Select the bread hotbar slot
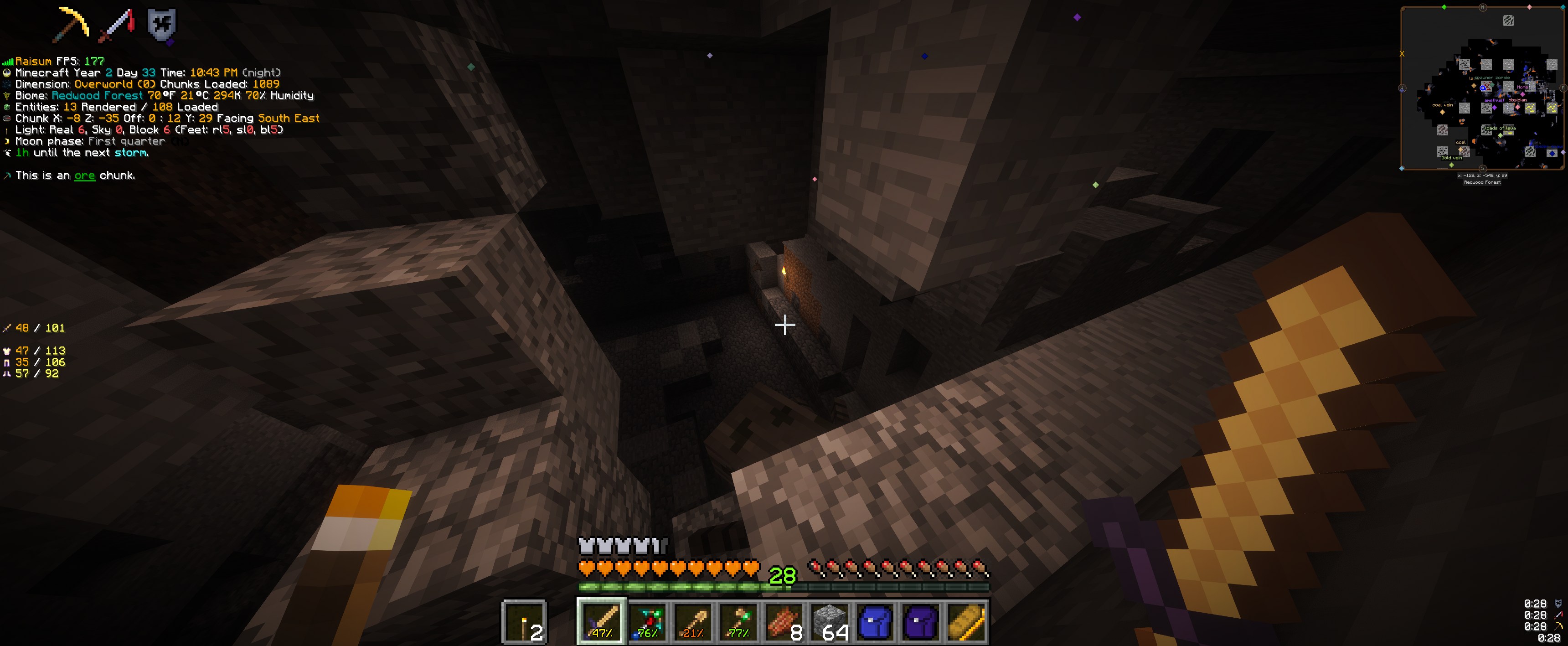This screenshot has width=1568, height=646. (x=967, y=621)
